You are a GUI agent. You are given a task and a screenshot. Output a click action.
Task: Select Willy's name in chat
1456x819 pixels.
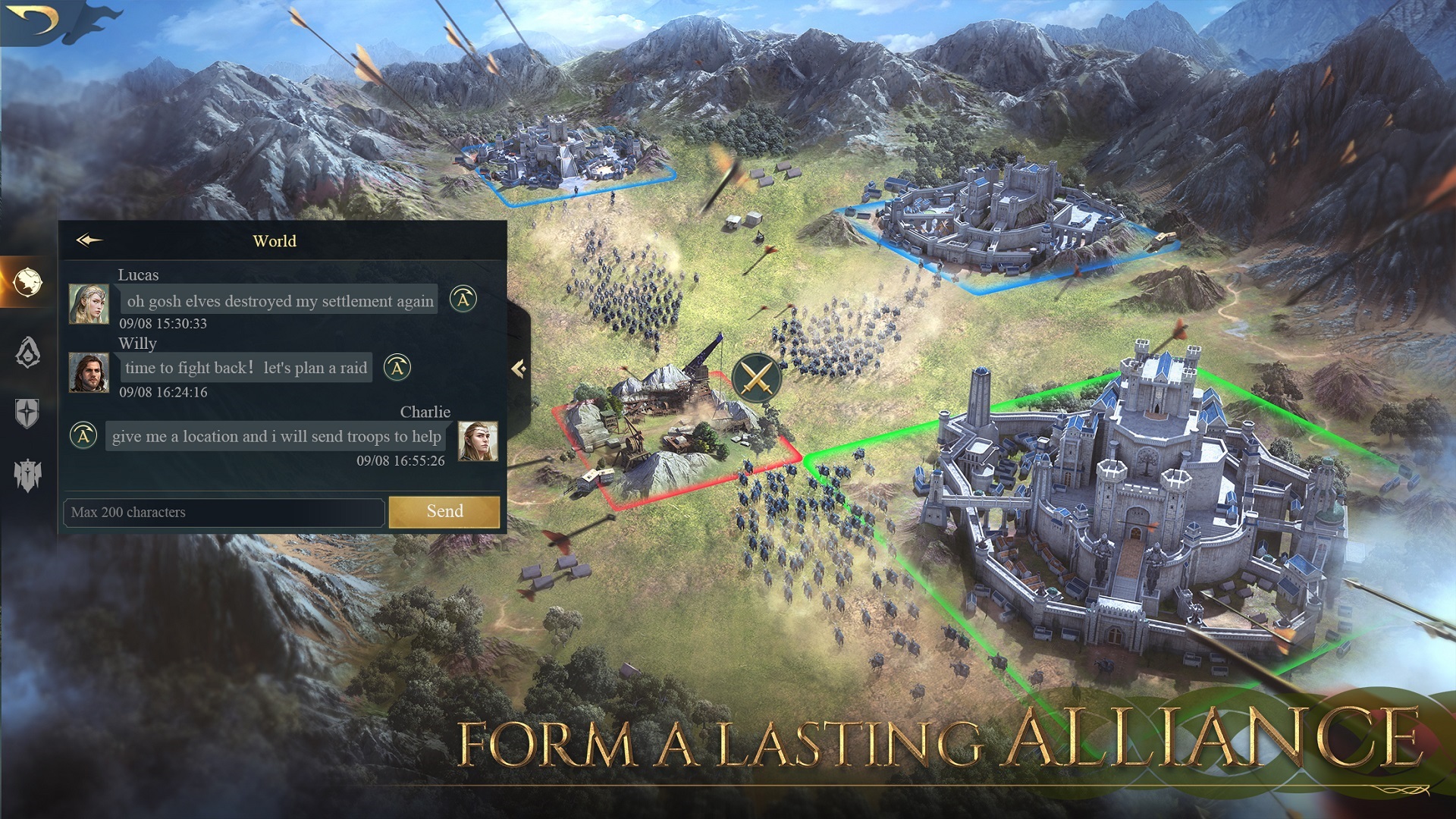pos(137,344)
